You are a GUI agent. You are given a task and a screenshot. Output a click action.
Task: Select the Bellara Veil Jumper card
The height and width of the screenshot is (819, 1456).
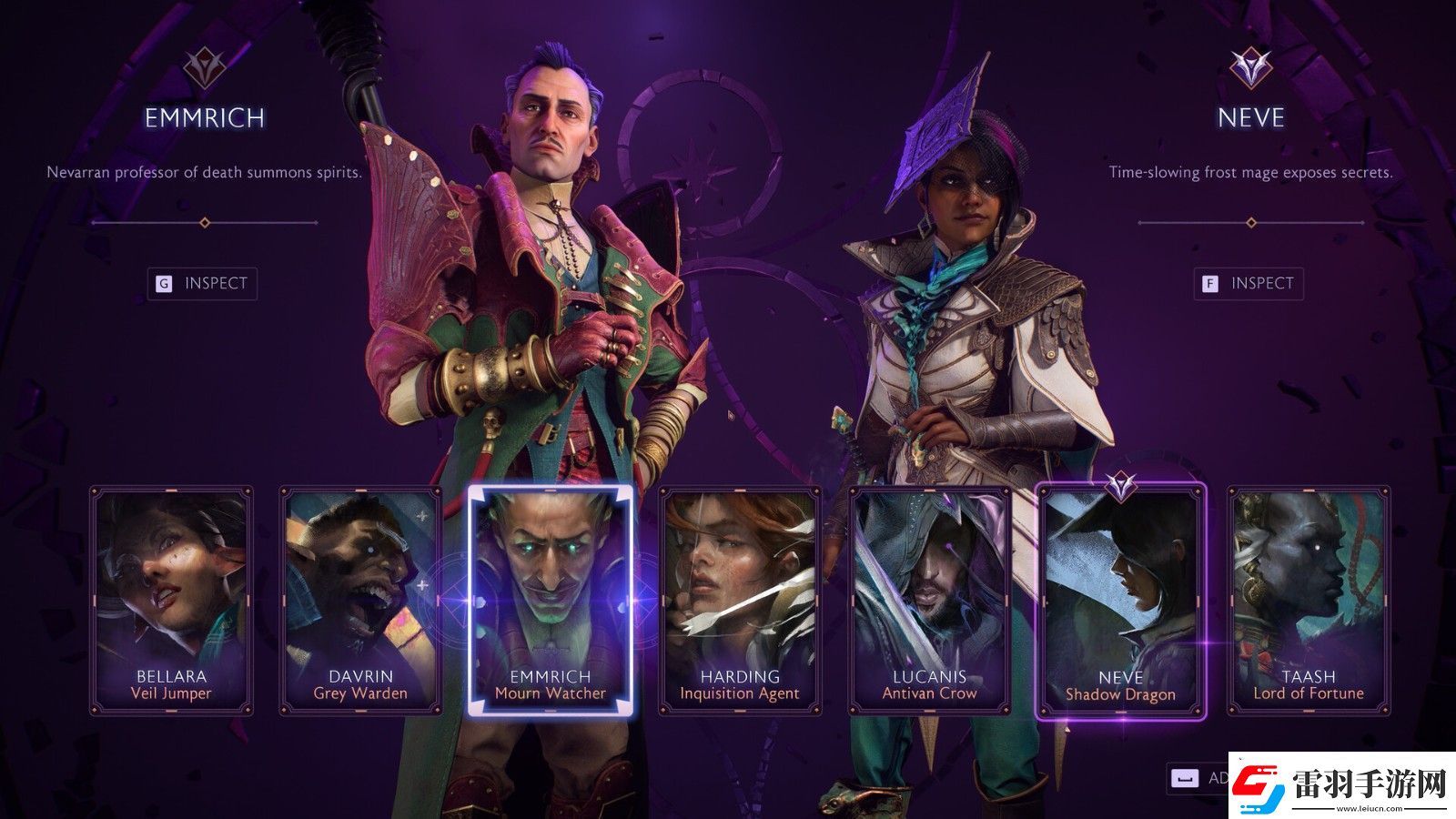(x=171, y=601)
